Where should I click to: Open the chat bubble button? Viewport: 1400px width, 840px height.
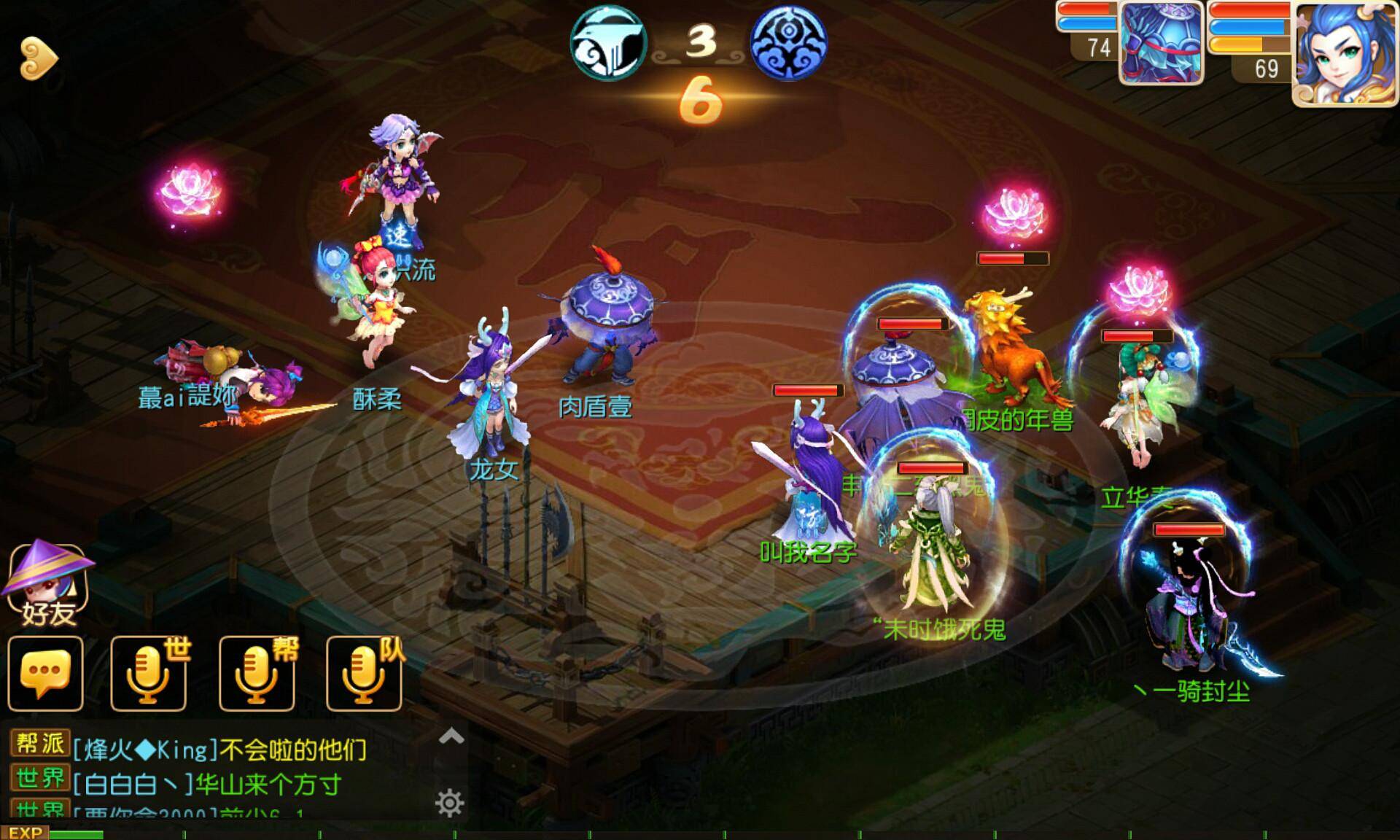45,673
